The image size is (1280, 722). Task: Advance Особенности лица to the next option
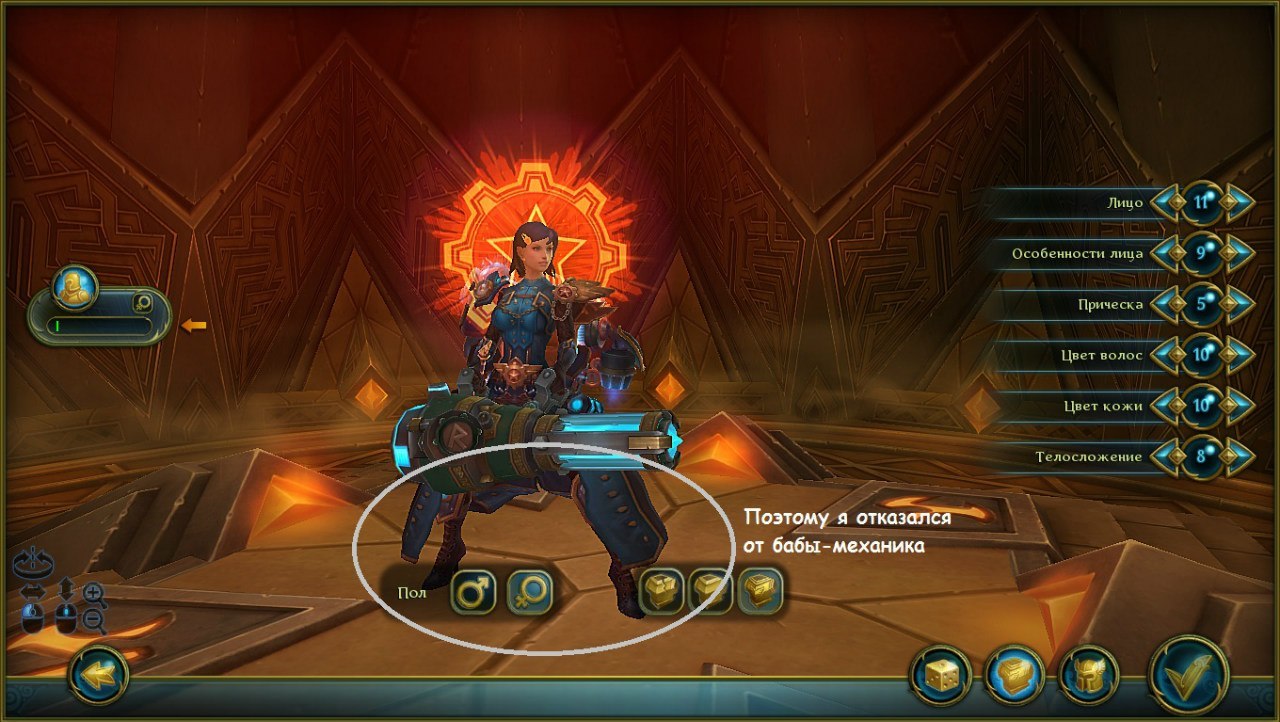point(1237,253)
